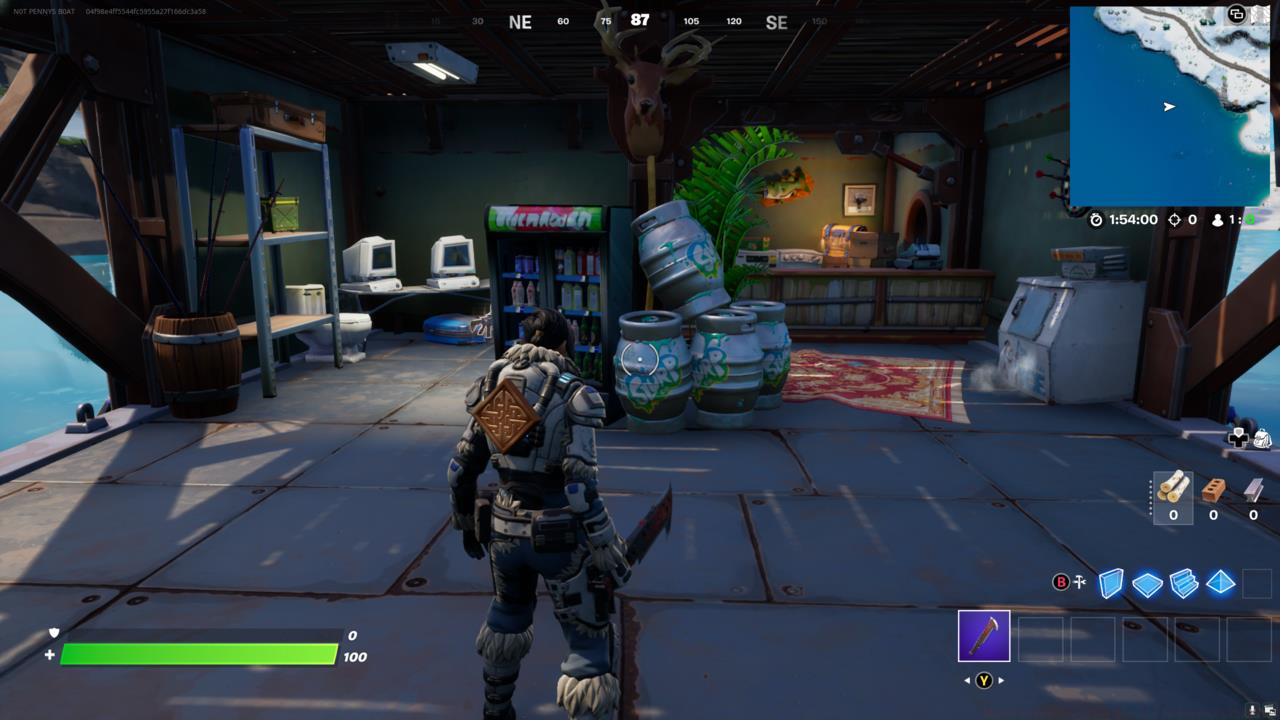
Task: Click the eliminations crosshair icon under the minimap
Action: (x=1174, y=219)
